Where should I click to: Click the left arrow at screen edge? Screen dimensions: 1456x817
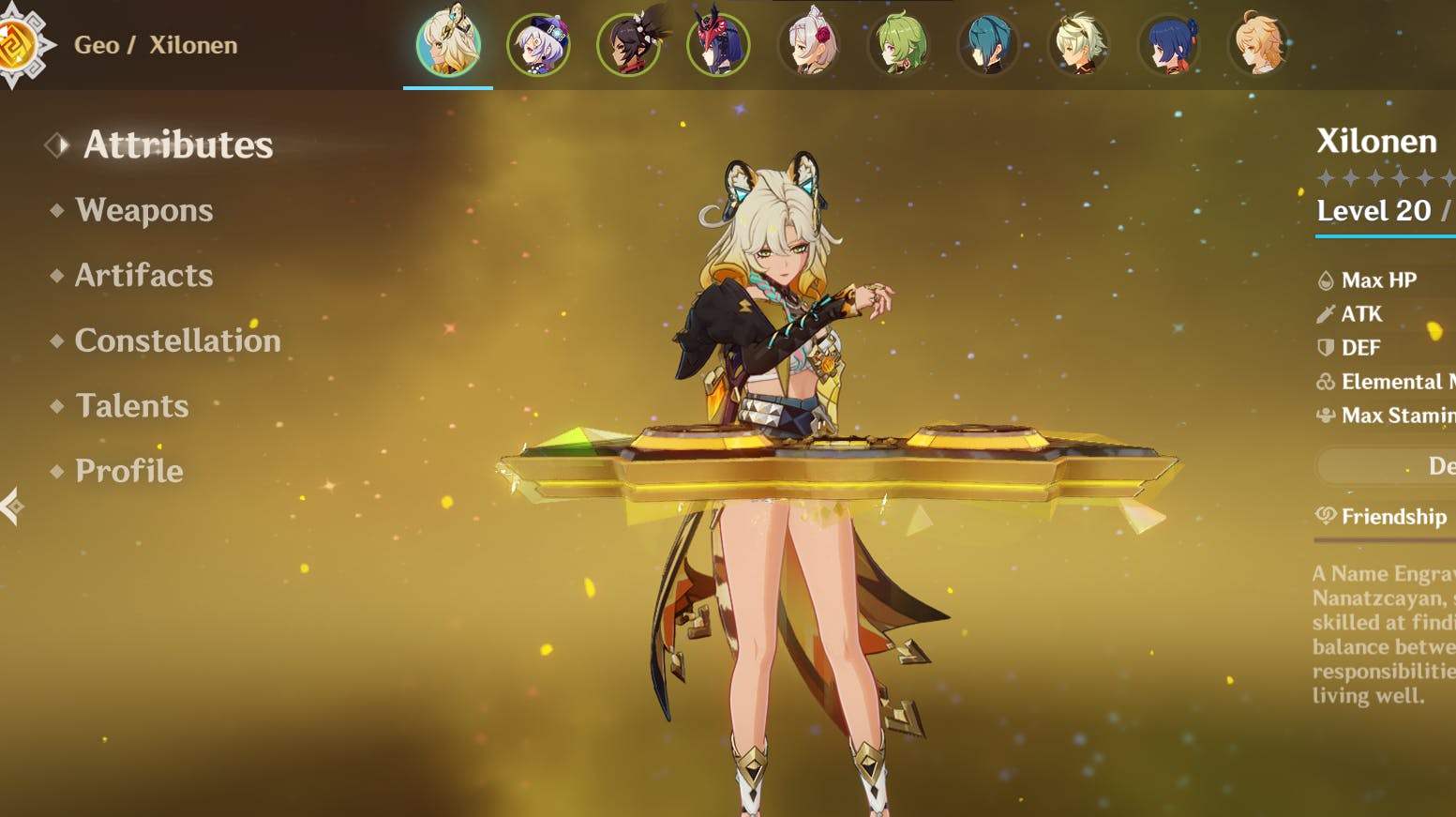[x=12, y=507]
